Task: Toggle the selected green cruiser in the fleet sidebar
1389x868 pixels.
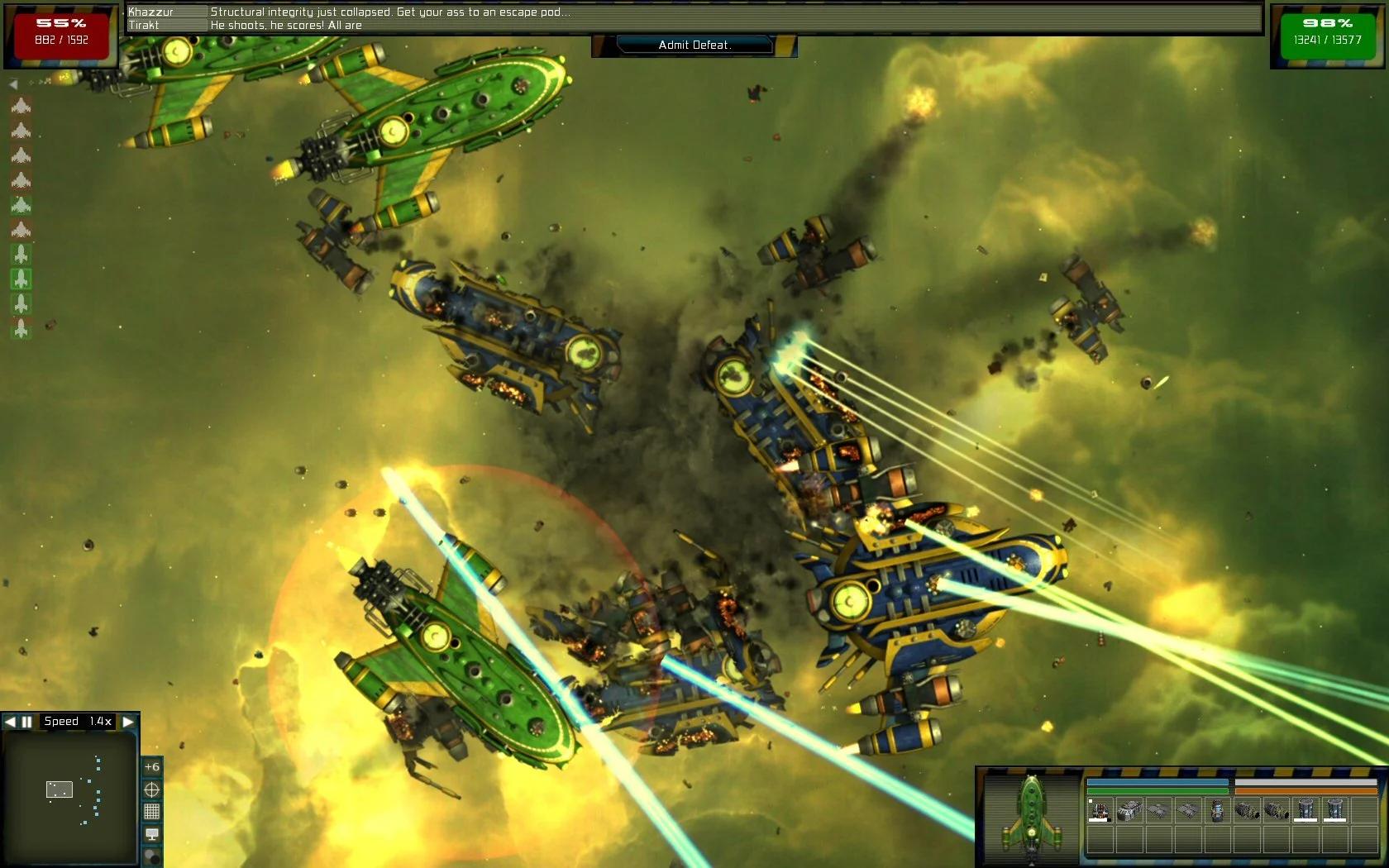Action: point(21,279)
